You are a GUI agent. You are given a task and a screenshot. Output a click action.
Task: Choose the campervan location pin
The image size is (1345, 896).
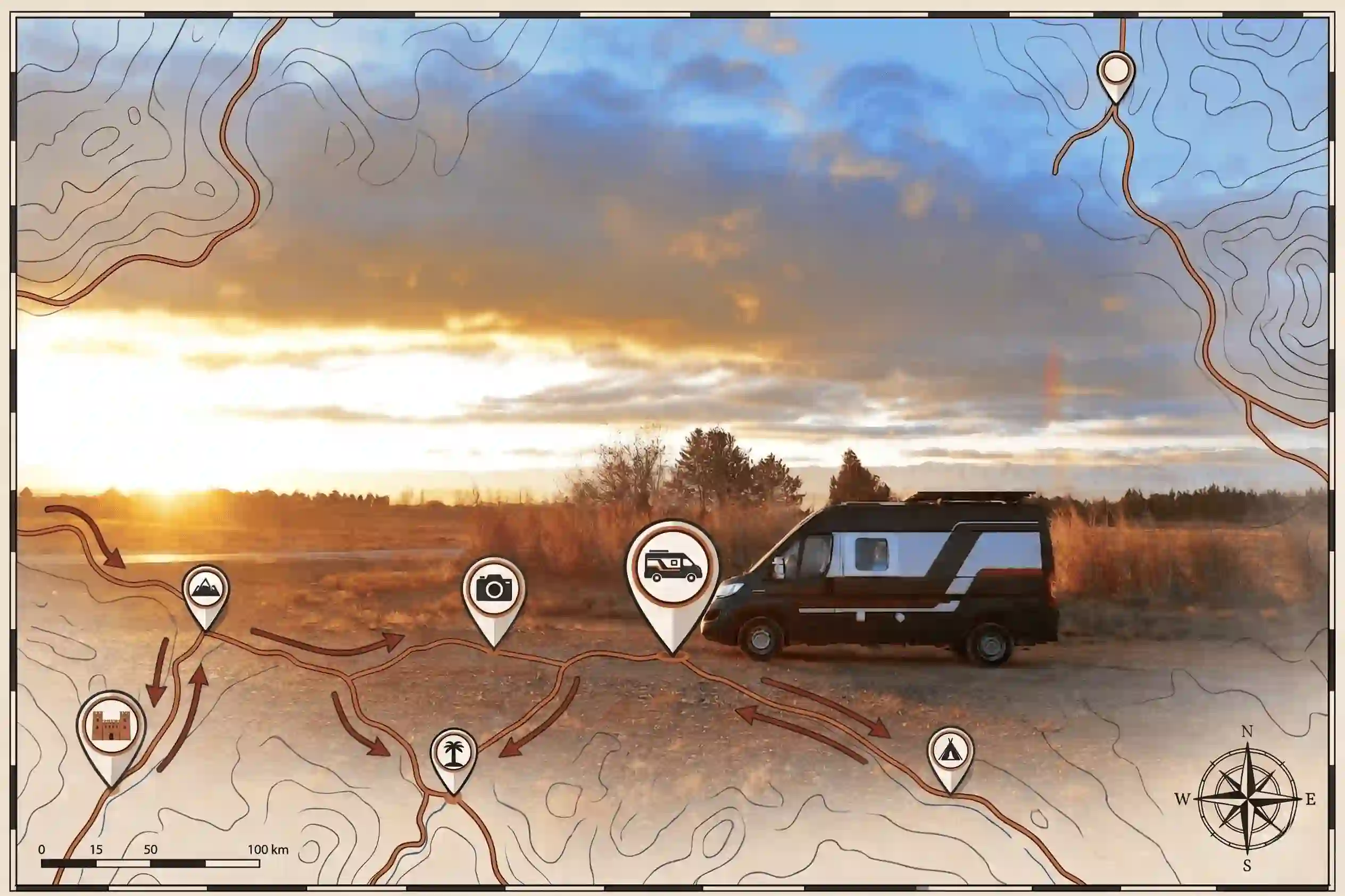[x=672, y=569]
